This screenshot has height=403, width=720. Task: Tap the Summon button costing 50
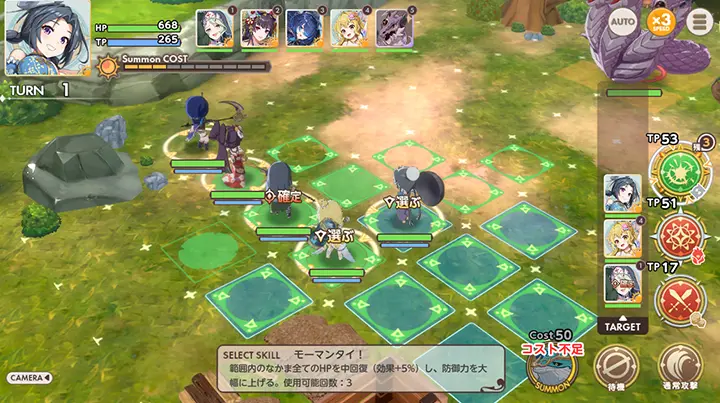[x=552, y=367]
